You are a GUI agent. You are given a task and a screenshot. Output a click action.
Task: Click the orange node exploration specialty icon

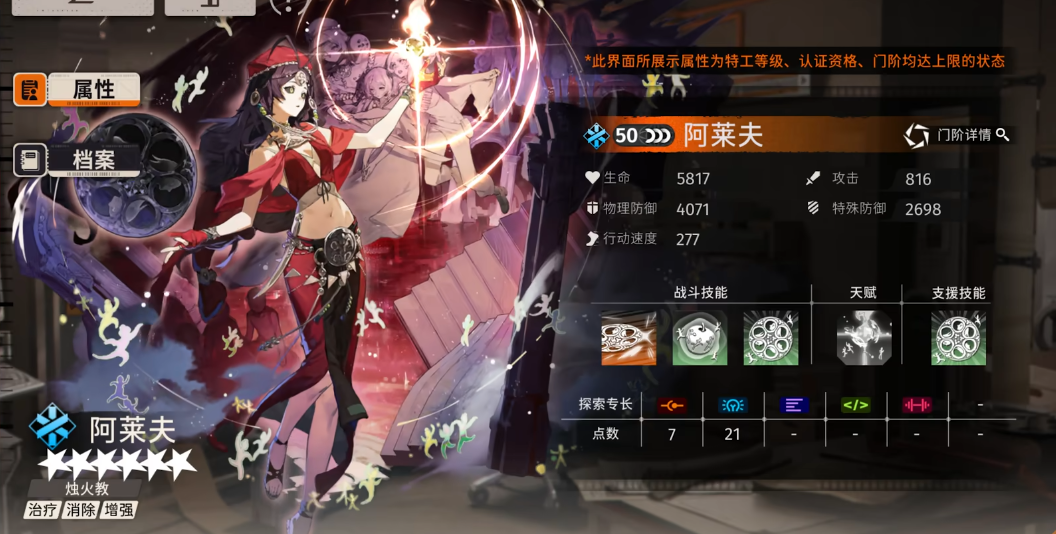tap(671, 405)
